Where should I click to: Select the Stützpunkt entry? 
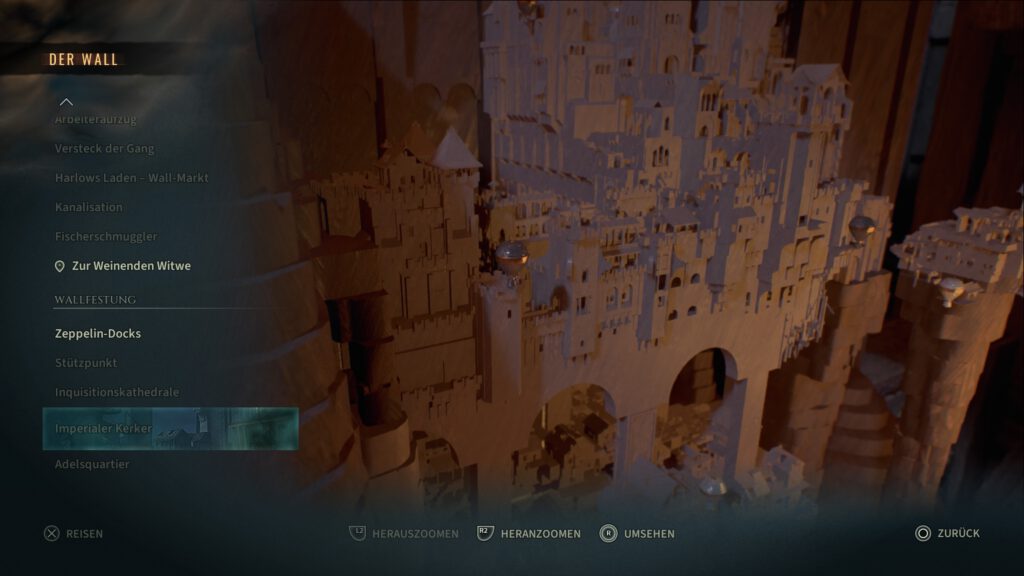[86, 363]
